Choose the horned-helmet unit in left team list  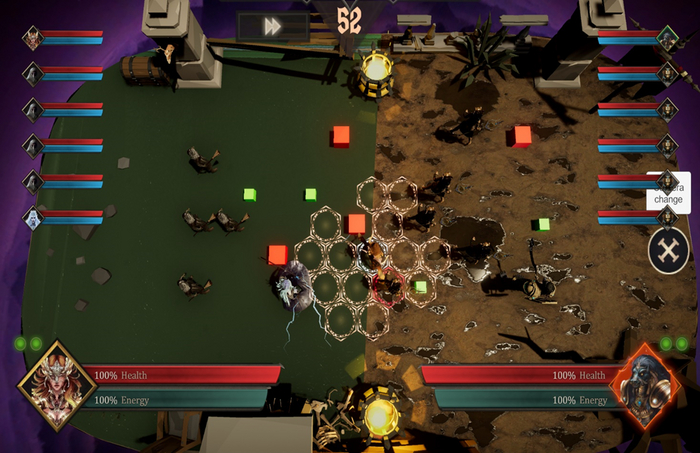[x=33, y=39]
